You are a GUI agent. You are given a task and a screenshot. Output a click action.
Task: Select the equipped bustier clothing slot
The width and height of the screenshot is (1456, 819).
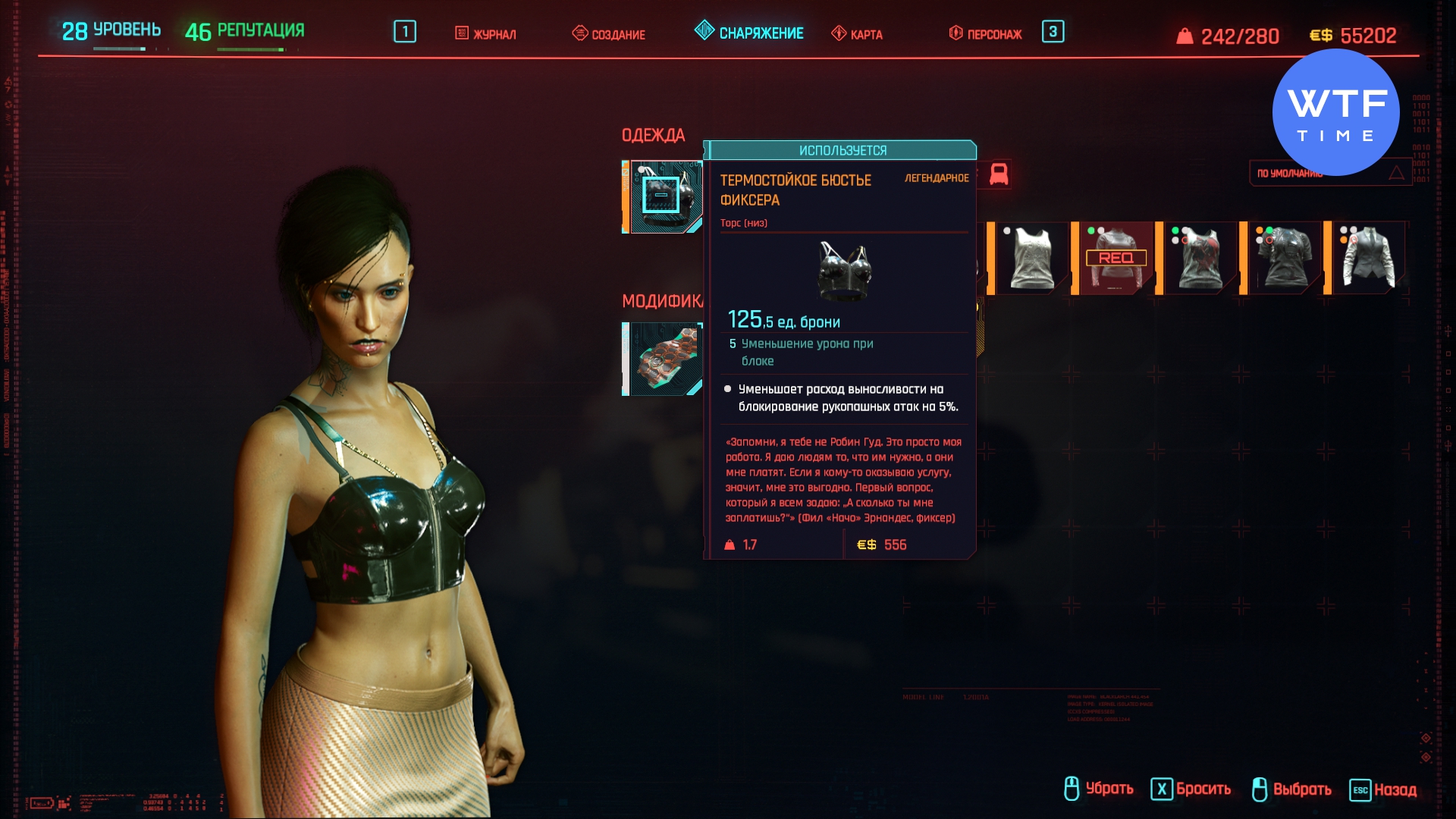click(x=663, y=196)
